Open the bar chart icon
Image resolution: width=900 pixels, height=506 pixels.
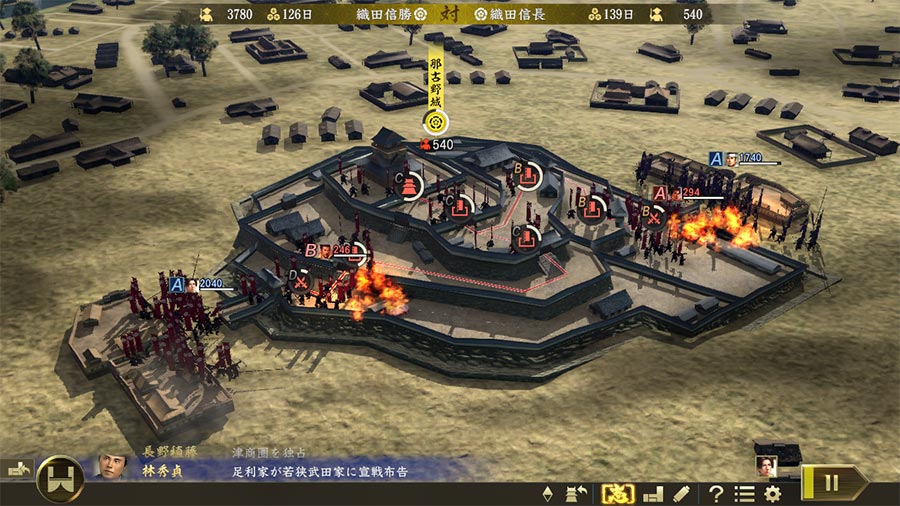(652, 493)
